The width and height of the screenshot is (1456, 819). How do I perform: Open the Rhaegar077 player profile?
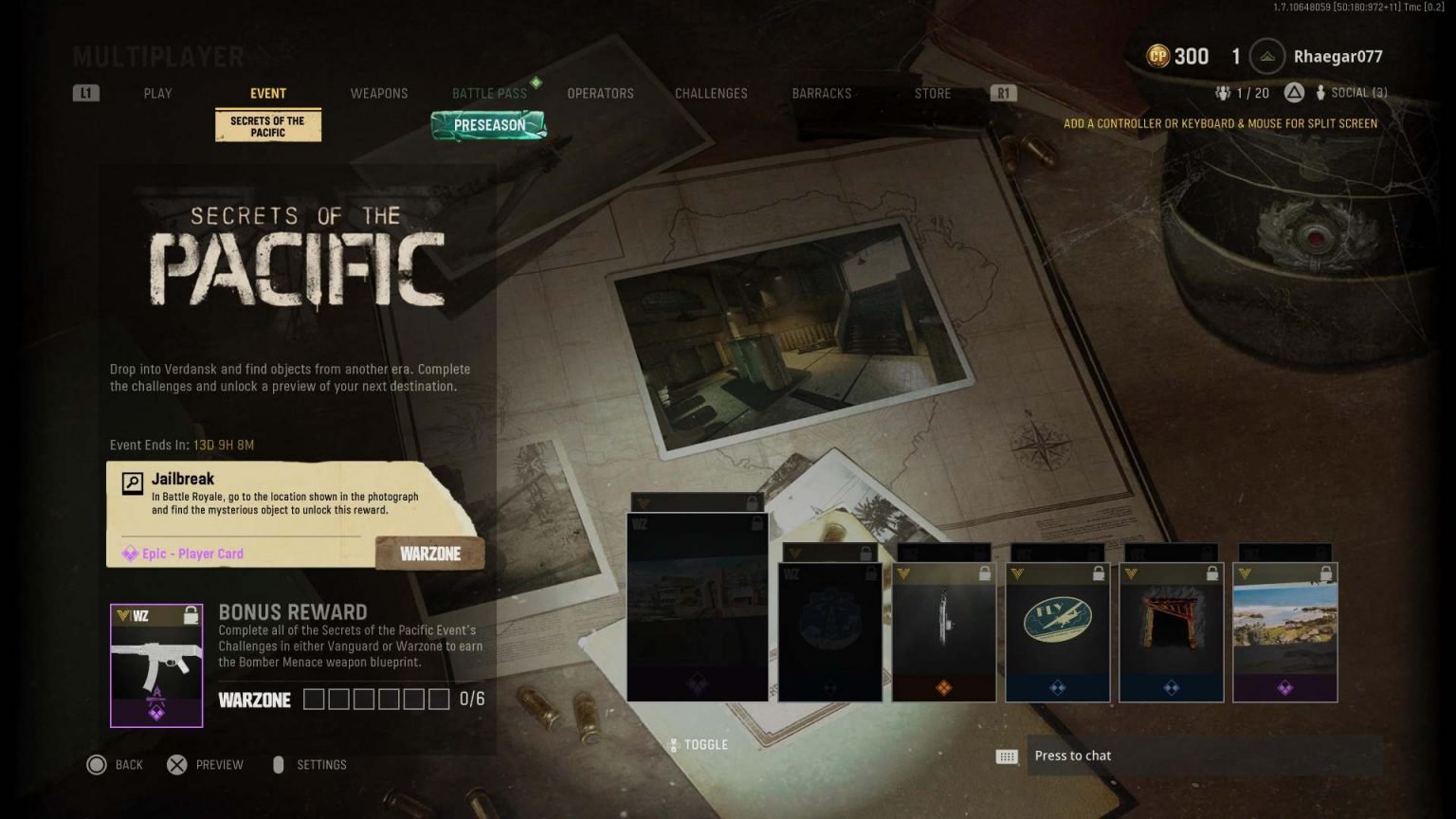(1337, 57)
